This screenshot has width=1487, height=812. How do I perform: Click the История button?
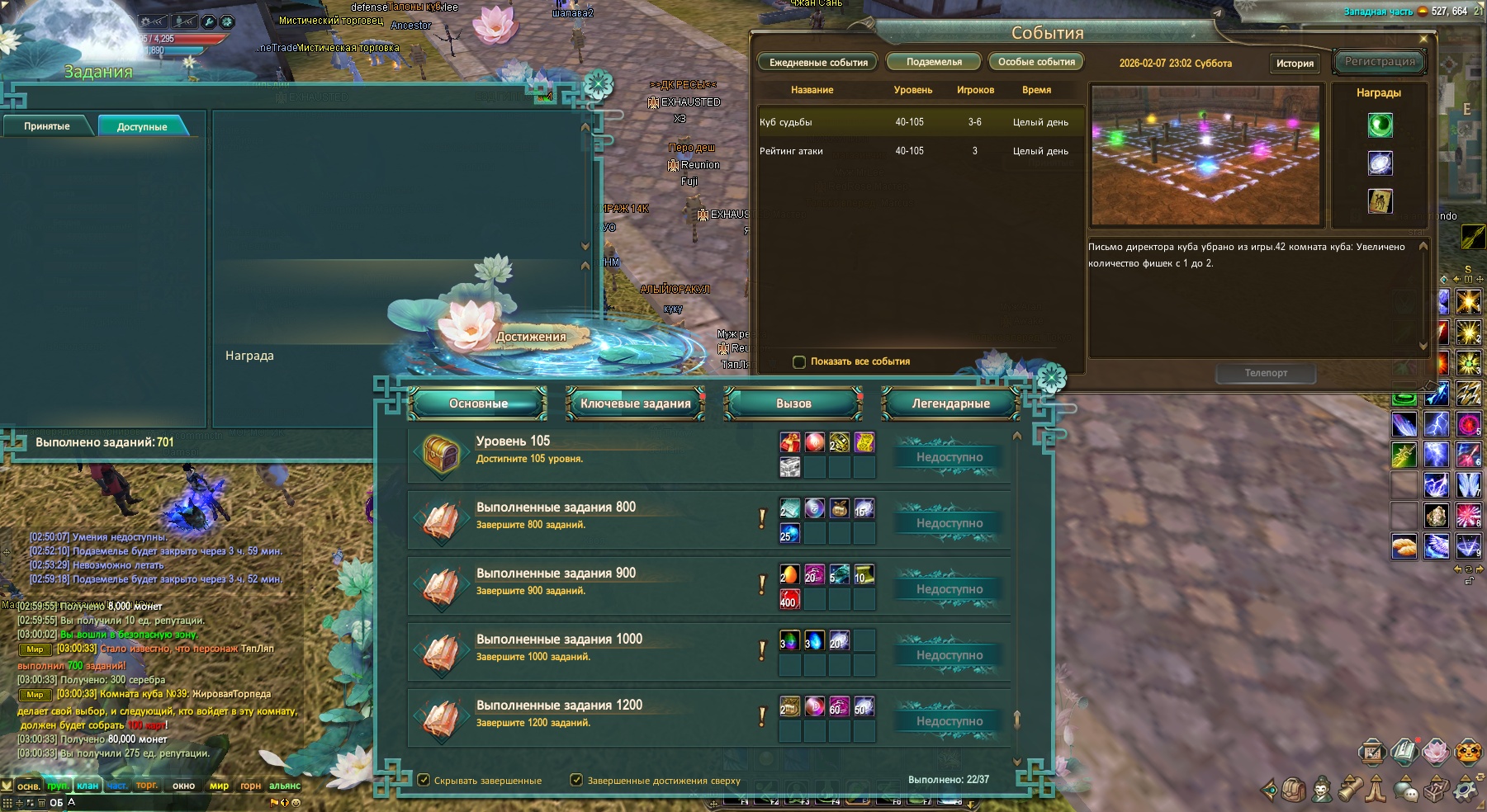1294,64
